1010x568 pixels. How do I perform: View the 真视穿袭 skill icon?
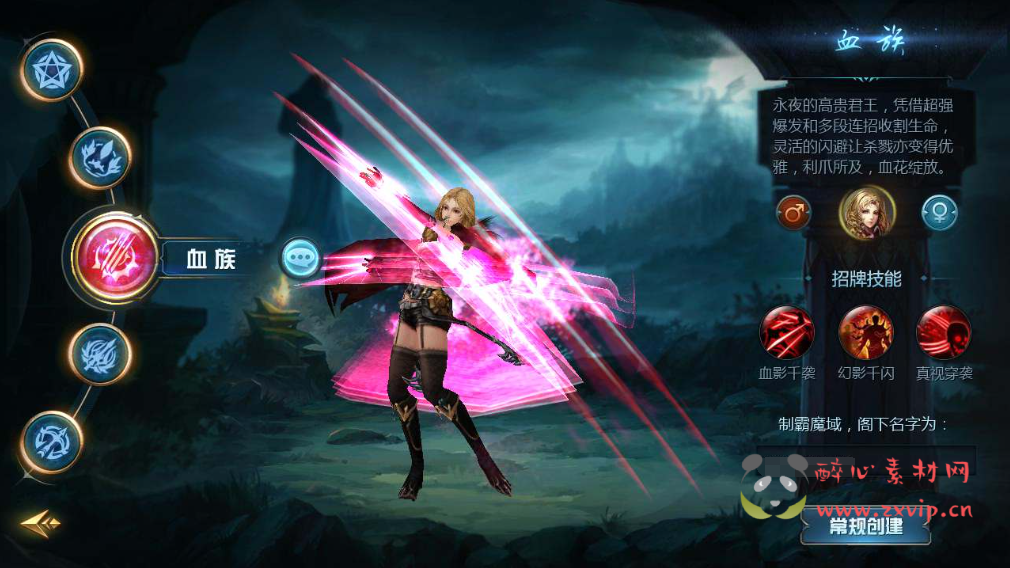point(944,333)
